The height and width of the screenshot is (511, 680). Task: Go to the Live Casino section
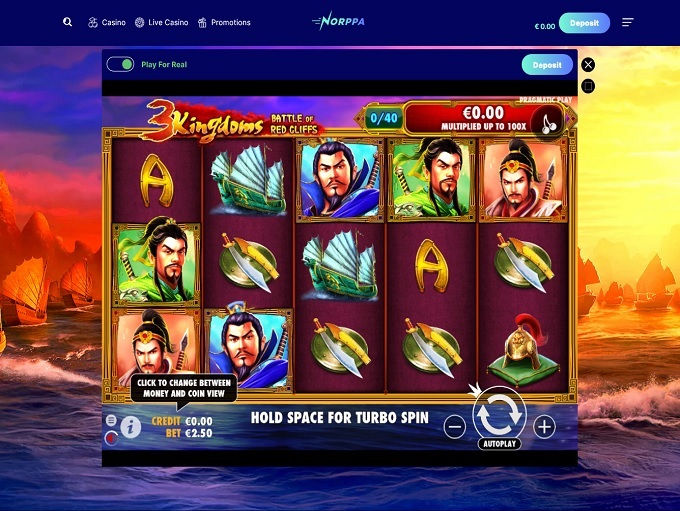tap(161, 22)
